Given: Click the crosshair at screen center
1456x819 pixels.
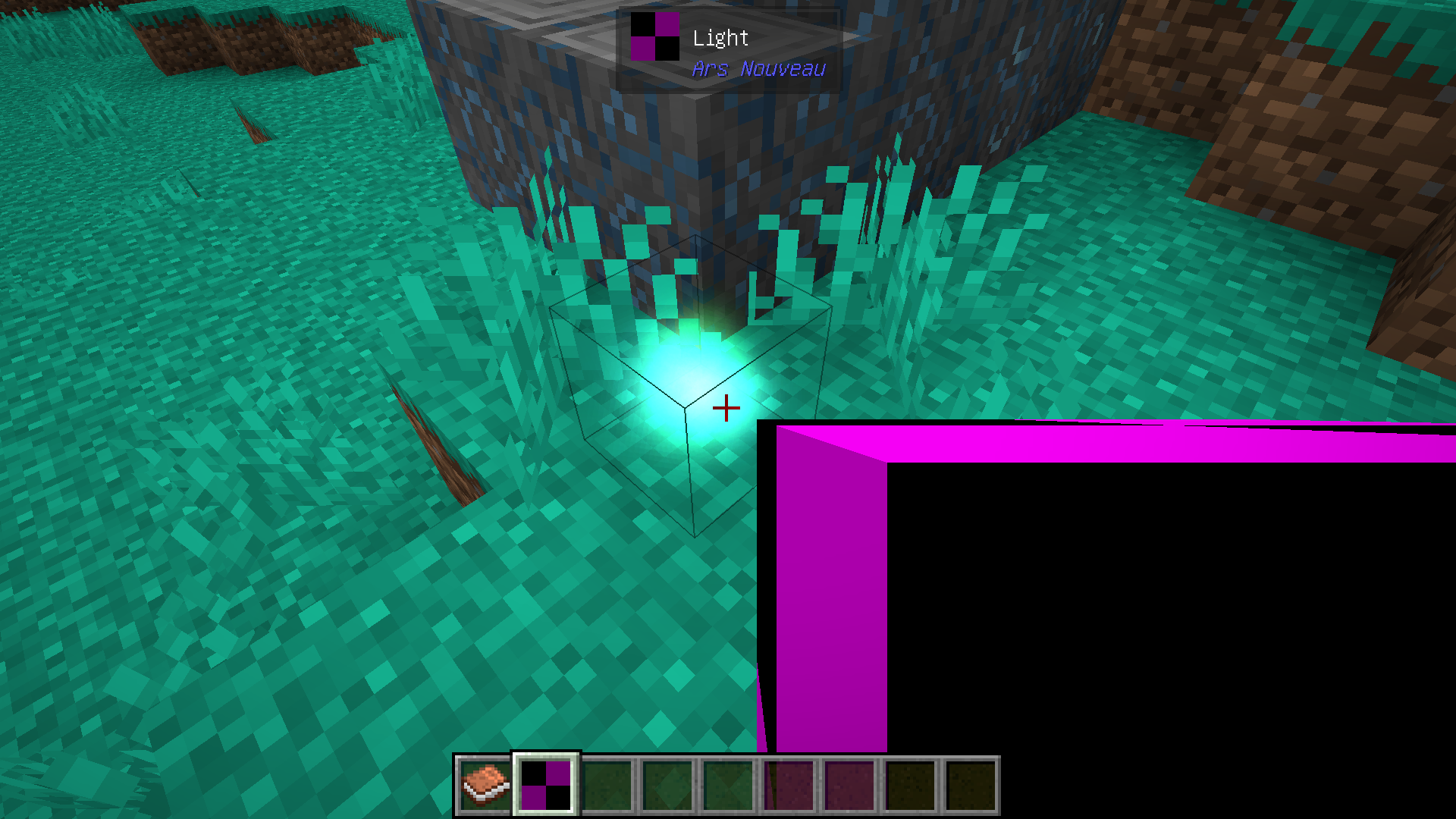Looking at the screenshot, I should pos(726,408).
